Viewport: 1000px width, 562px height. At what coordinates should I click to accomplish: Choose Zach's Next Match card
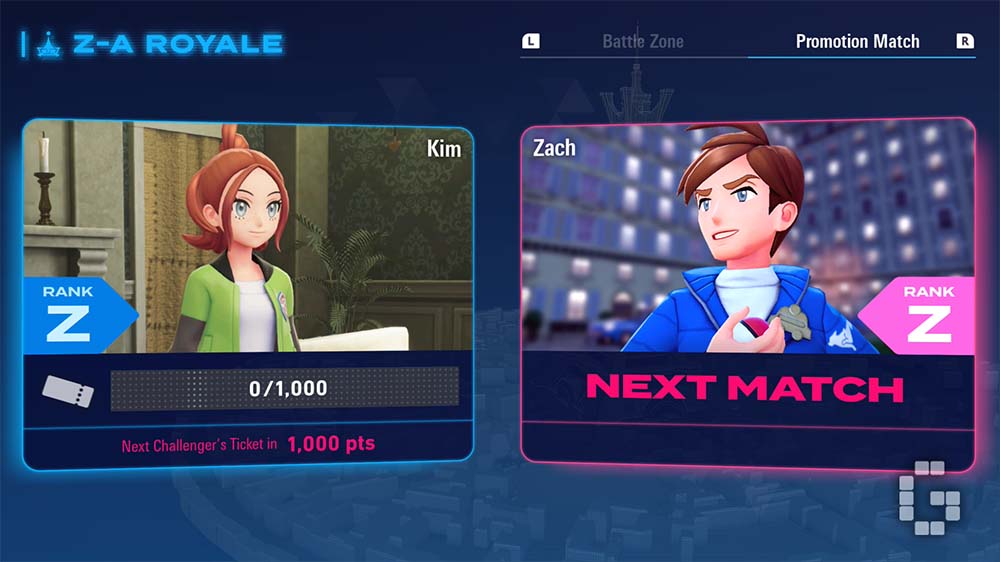coord(747,295)
